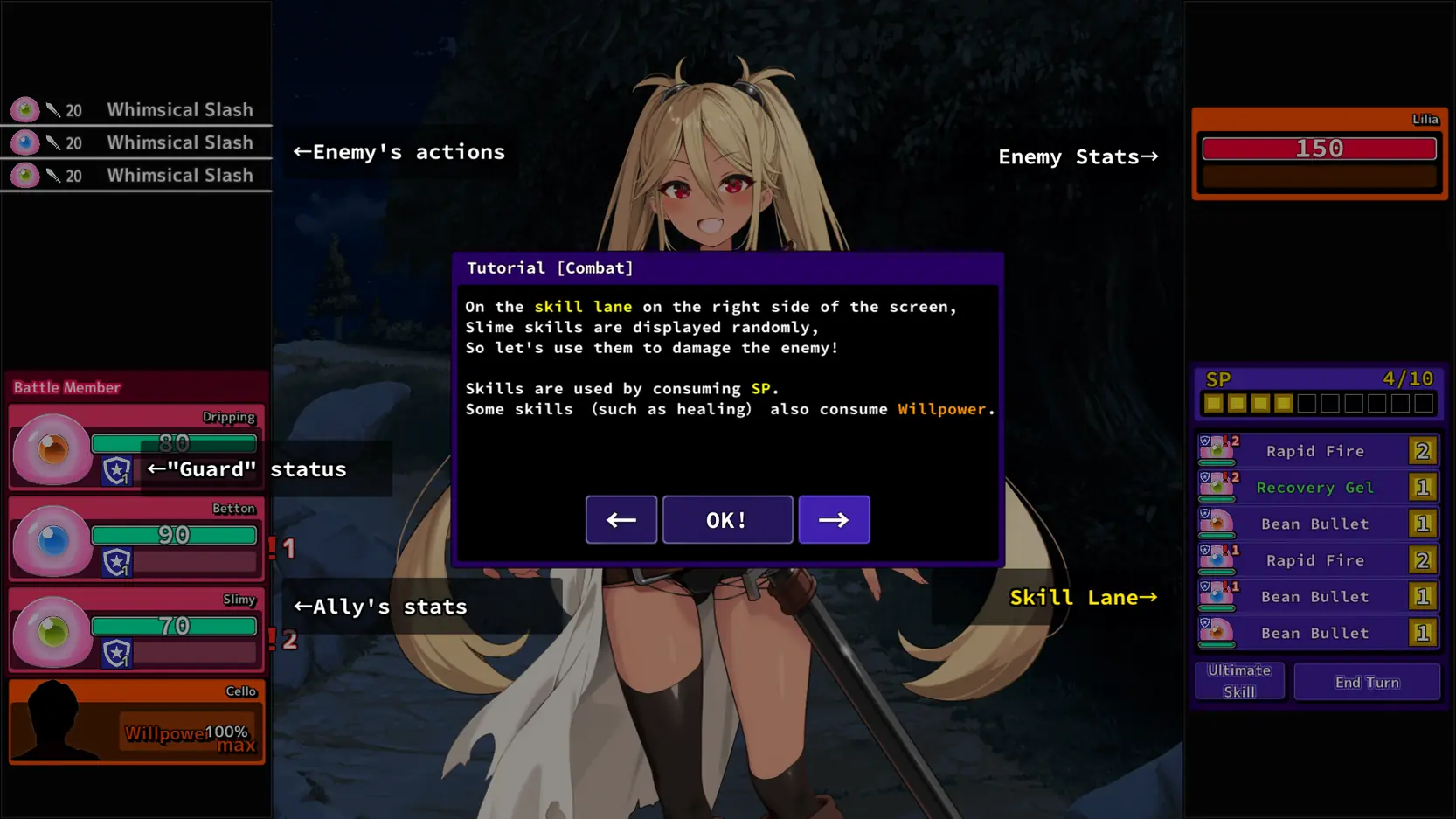Pick the Slimy battle member panel

(x=136, y=630)
